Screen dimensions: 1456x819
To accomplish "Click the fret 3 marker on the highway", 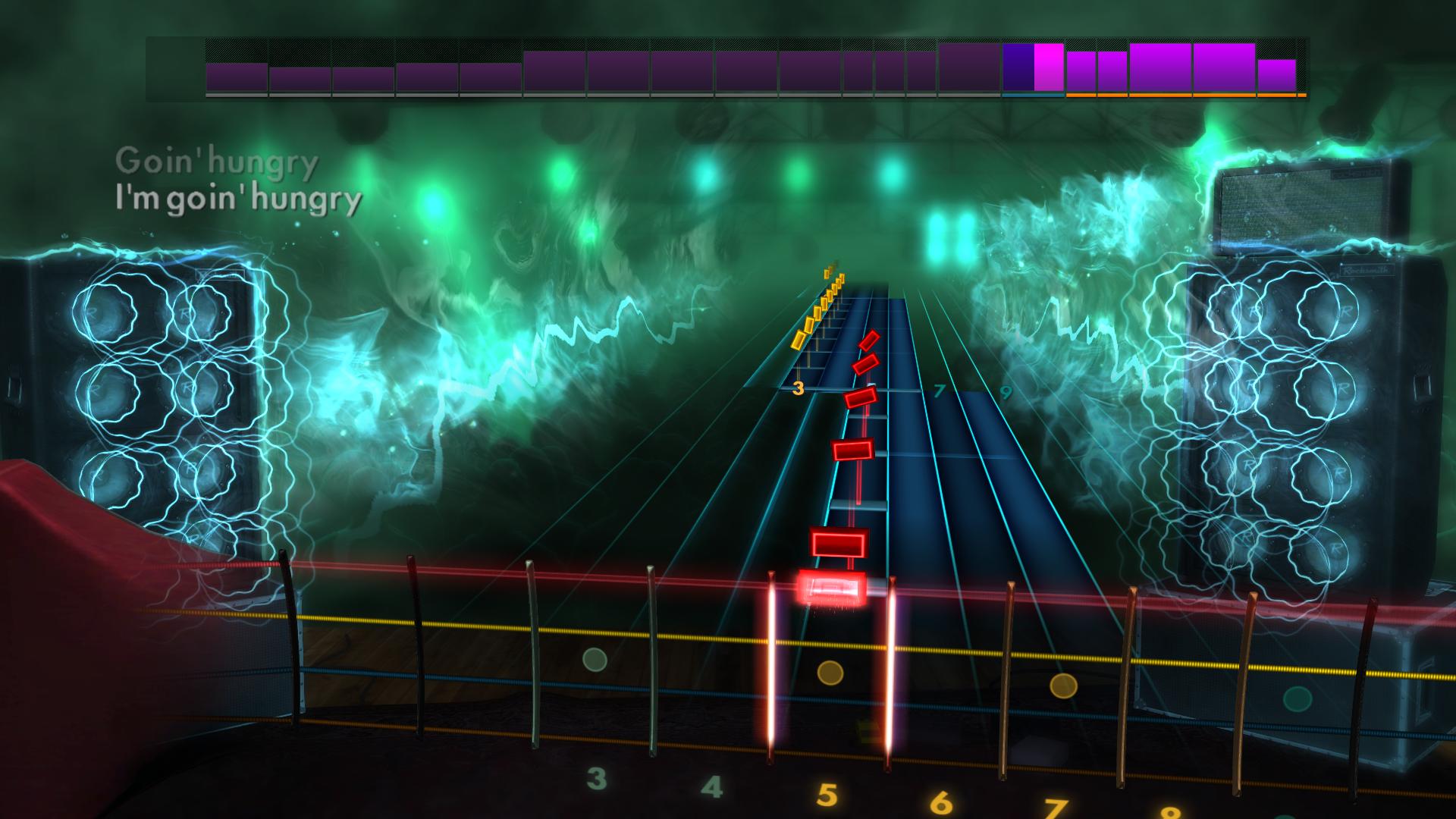I will coord(798,391).
